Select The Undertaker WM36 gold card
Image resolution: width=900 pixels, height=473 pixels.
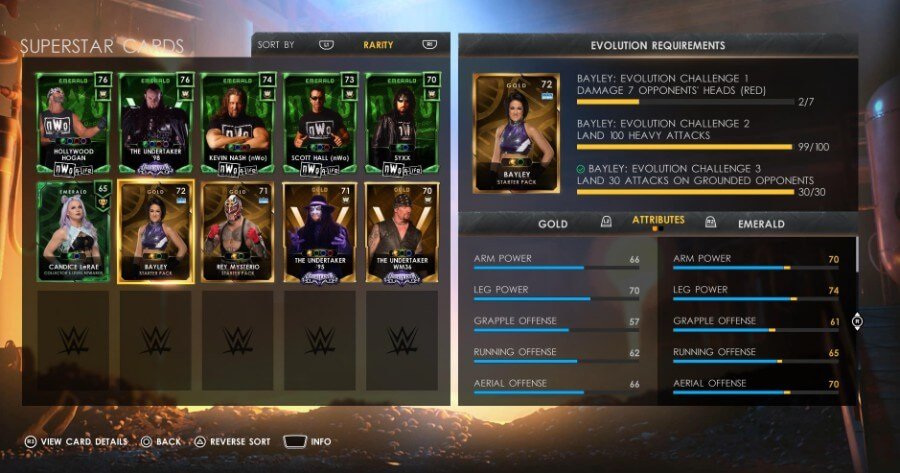[x=401, y=231]
